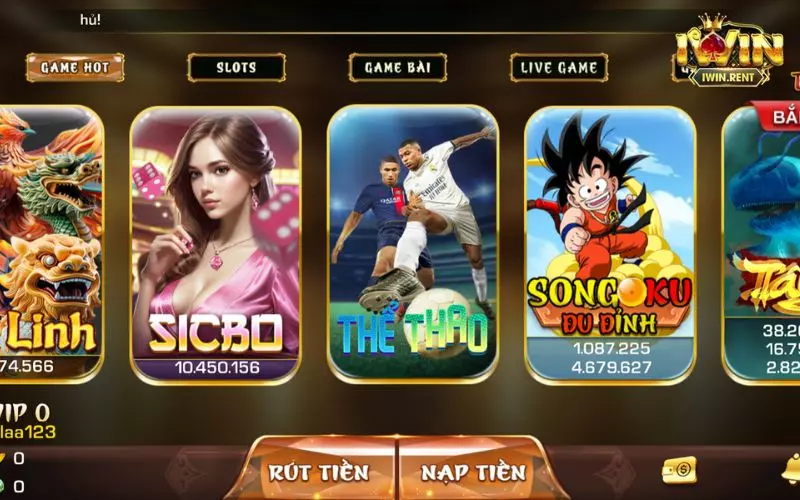This screenshot has width=800, height=500.
Task: Open the dragon and lion Linh game card
Action: point(50,245)
